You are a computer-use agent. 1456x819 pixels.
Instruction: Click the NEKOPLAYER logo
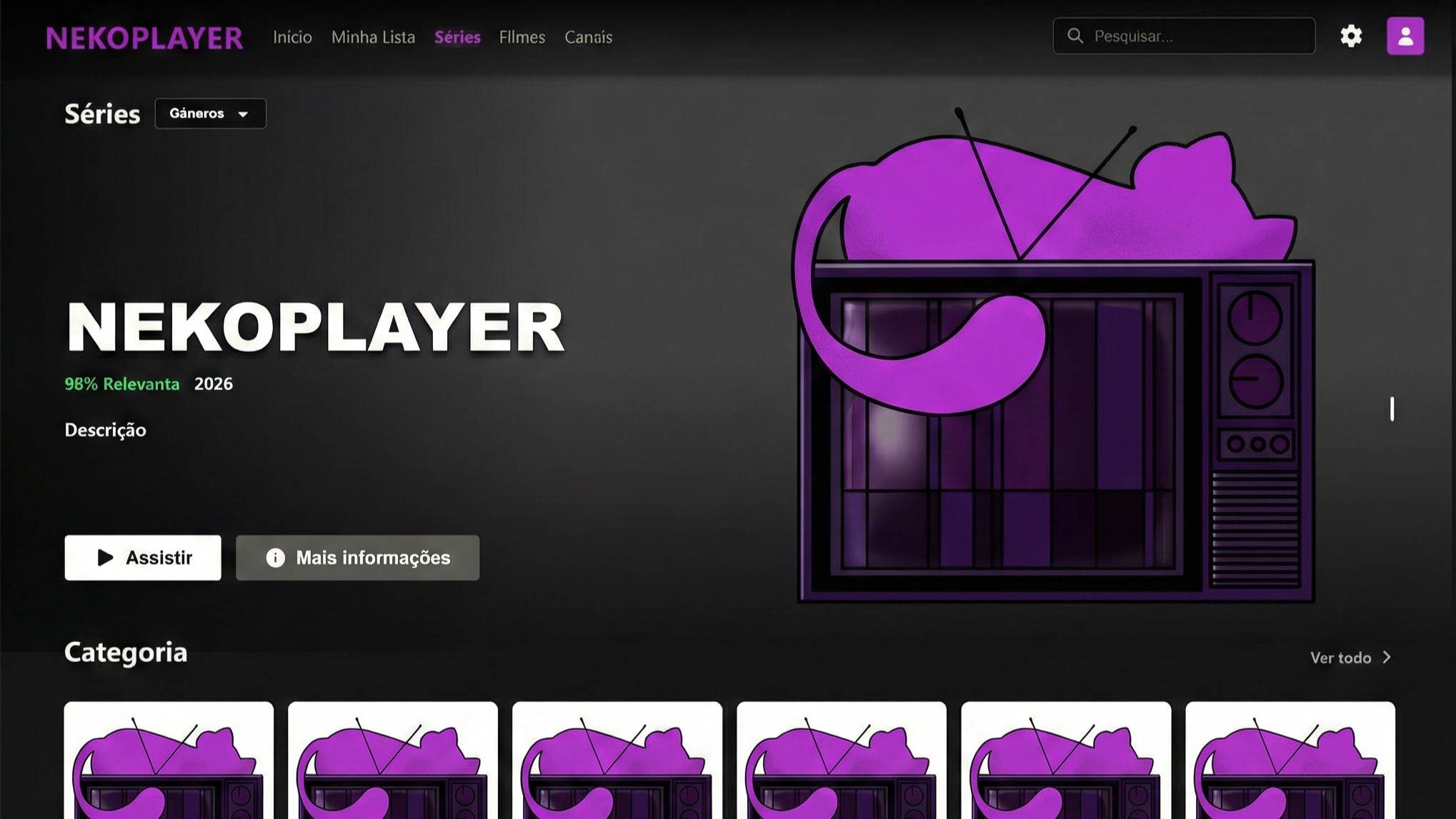(143, 37)
